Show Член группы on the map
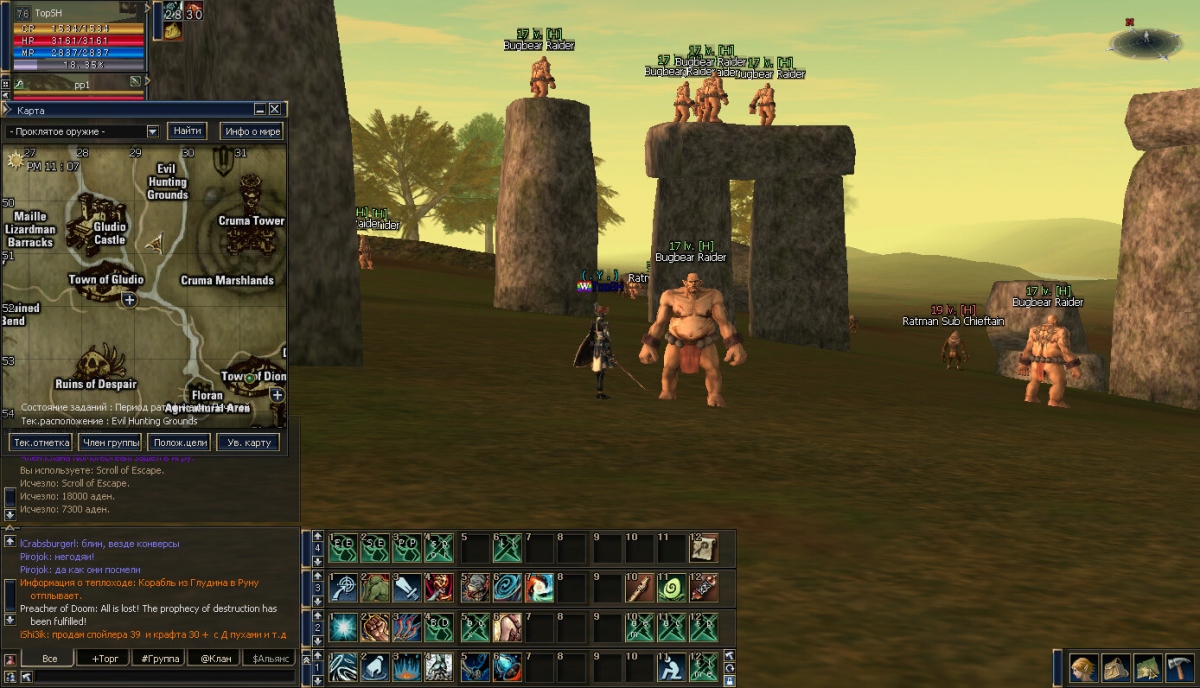The width and height of the screenshot is (1200, 688). [110, 442]
